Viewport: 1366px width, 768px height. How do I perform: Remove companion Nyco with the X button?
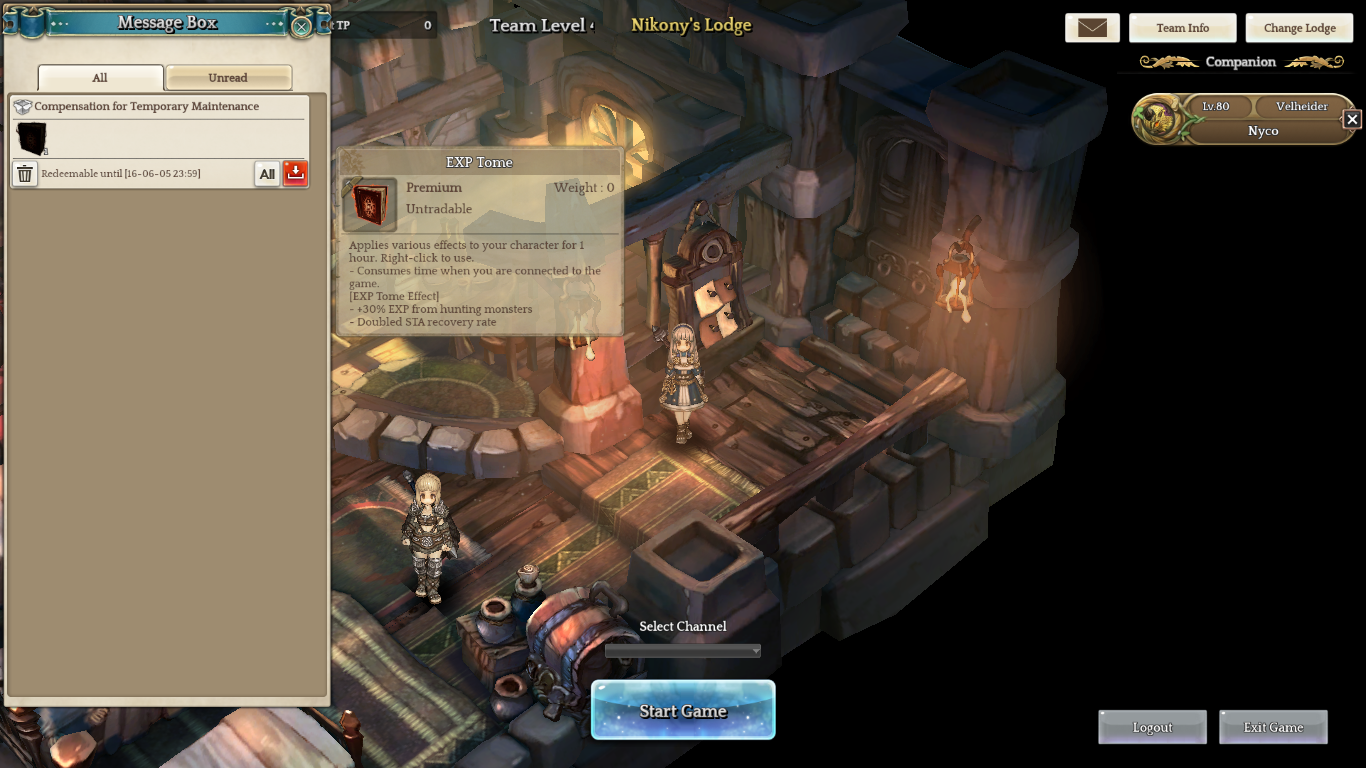1352,120
